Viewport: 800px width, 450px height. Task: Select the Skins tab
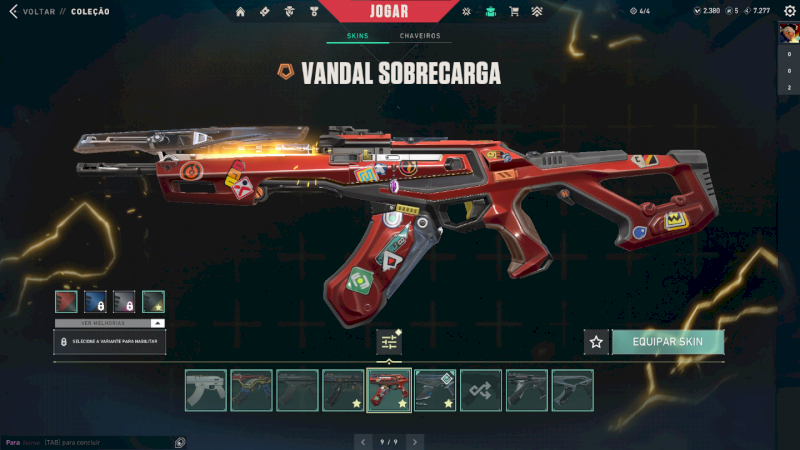(357, 36)
